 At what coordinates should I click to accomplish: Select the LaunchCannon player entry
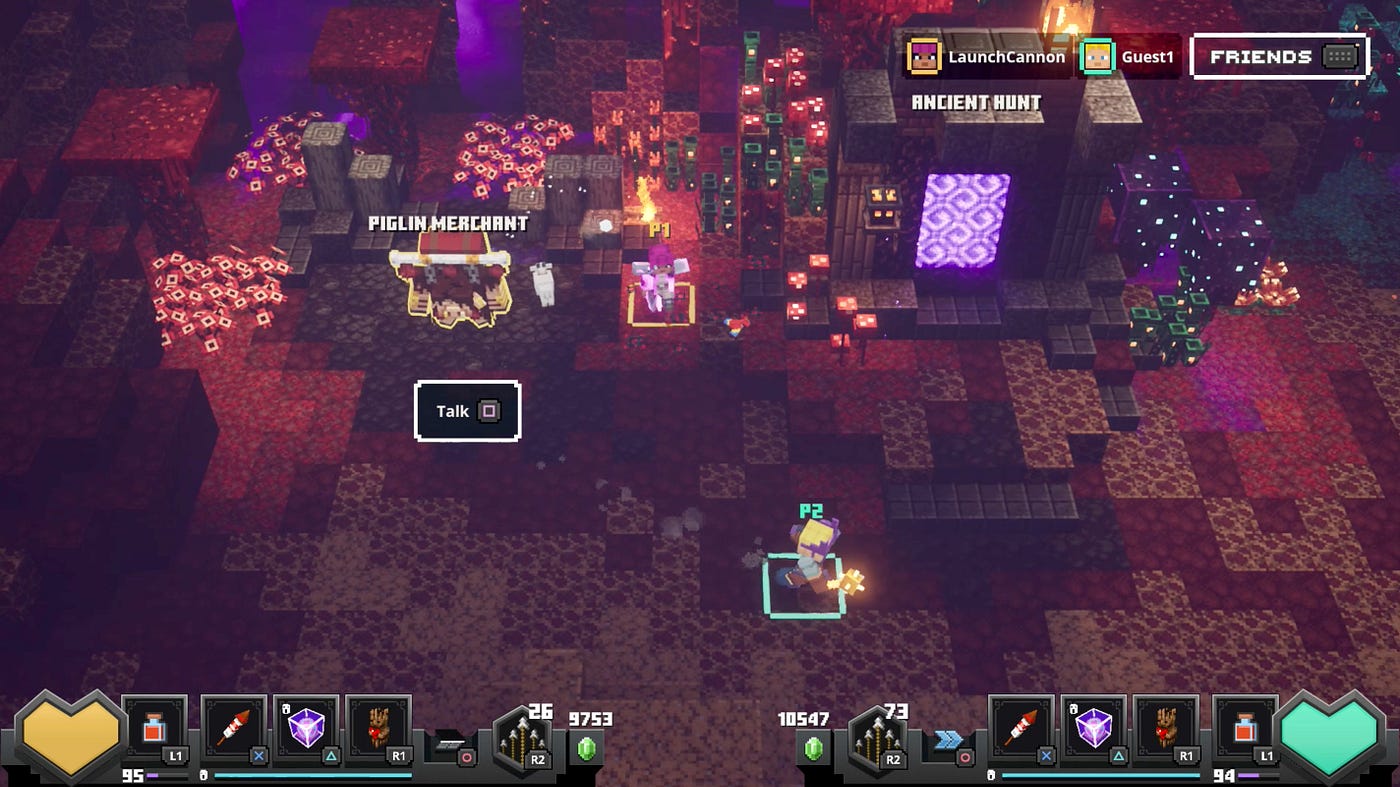click(x=987, y=57)
